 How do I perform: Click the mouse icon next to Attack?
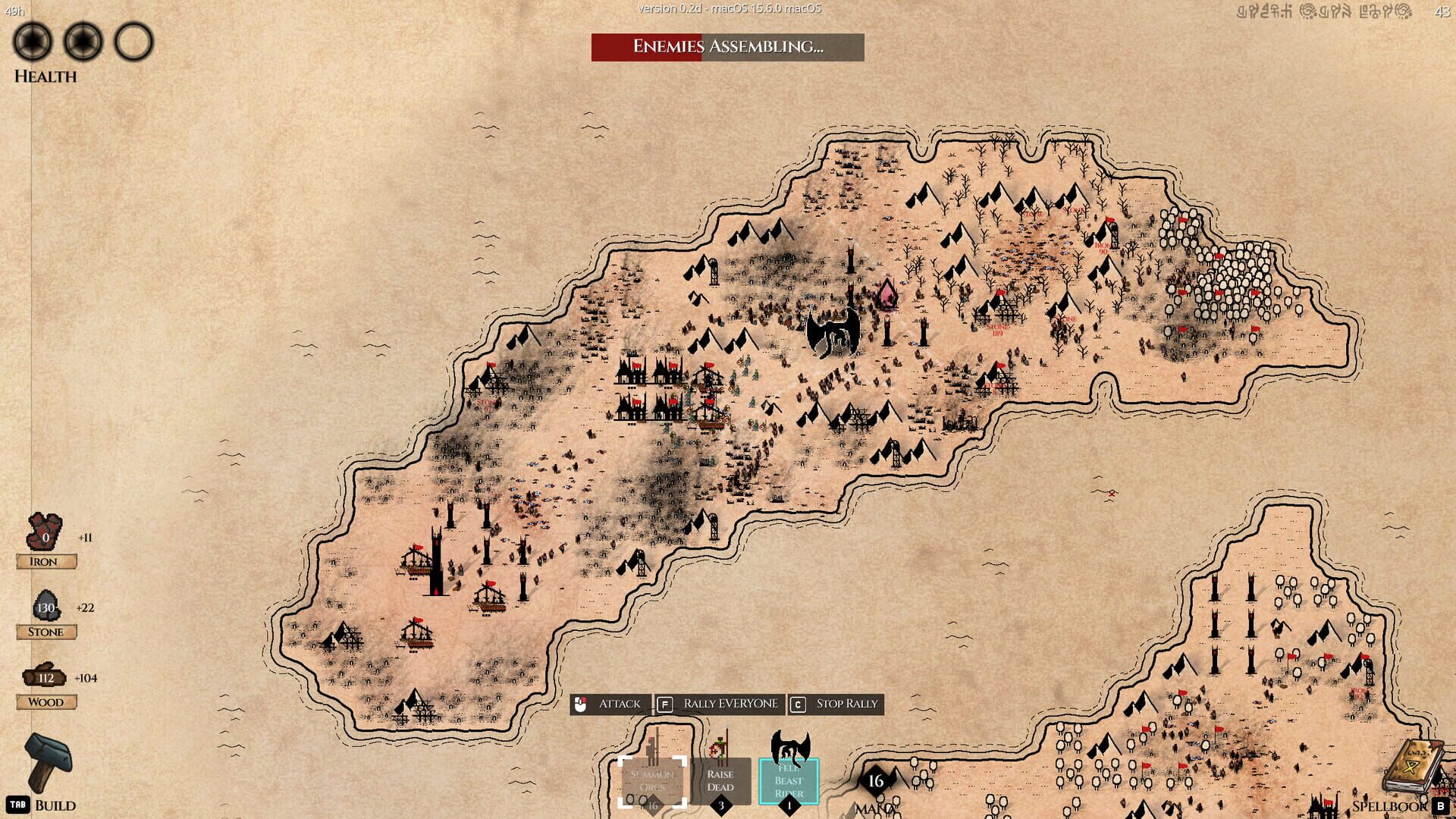click(582, 703)
